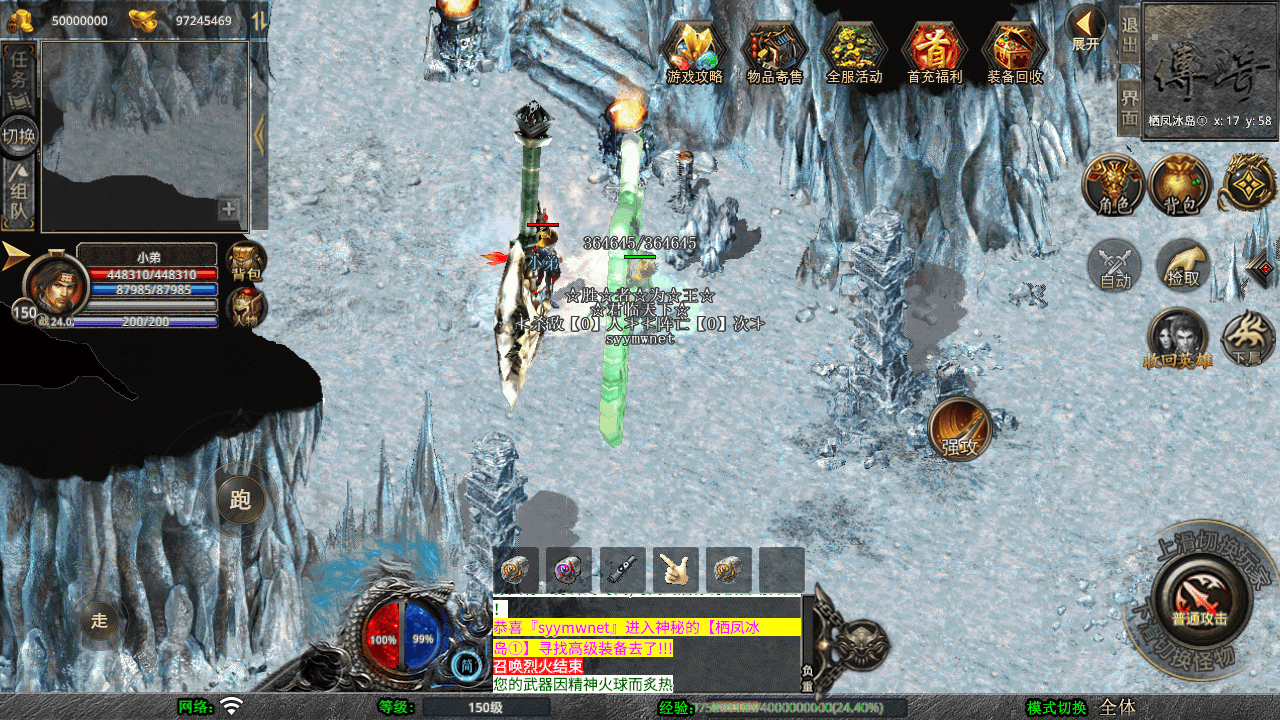This screenshot has height=720, width=1280.
Task: Open the 装备回收 equipment recycling
Action: point(1014,52)
